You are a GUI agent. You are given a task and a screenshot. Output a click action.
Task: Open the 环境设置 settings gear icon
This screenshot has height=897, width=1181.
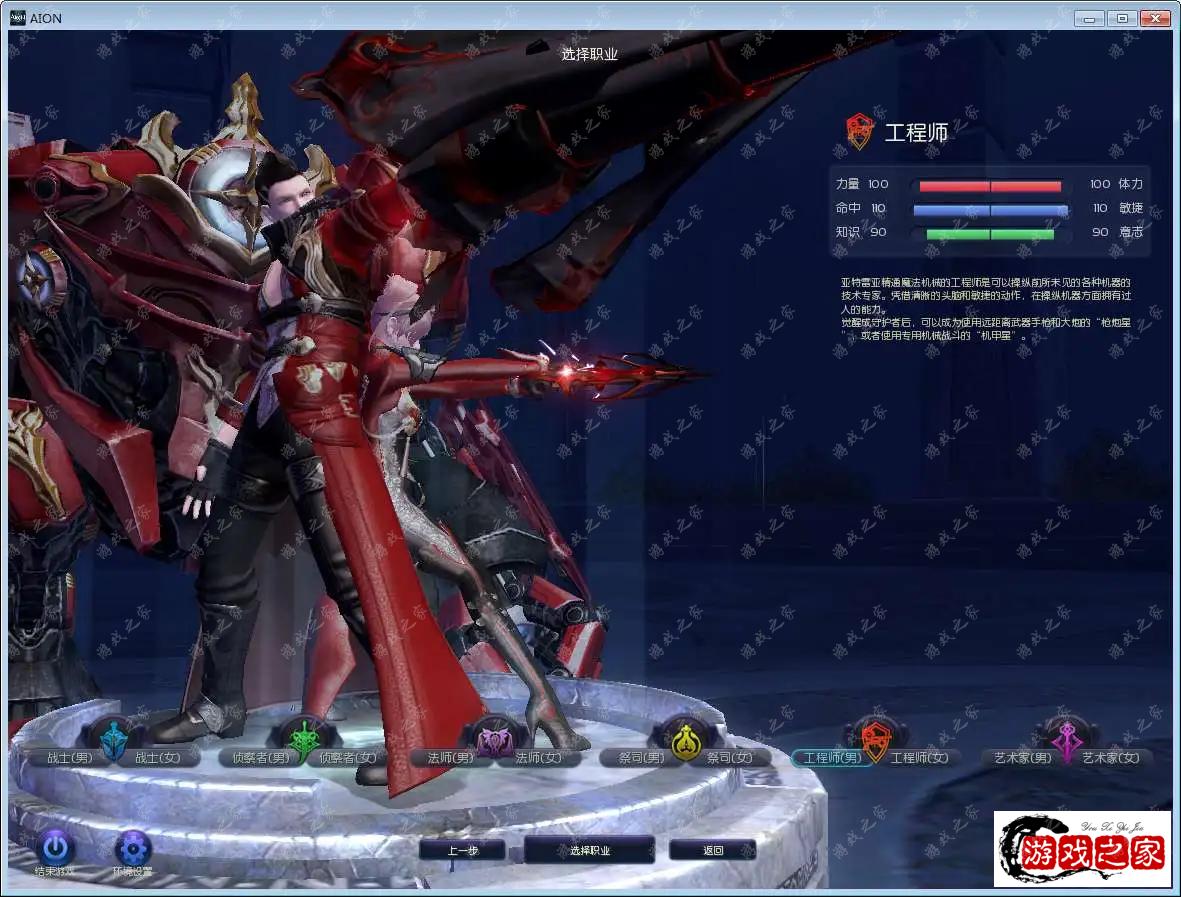pos(133,849)
